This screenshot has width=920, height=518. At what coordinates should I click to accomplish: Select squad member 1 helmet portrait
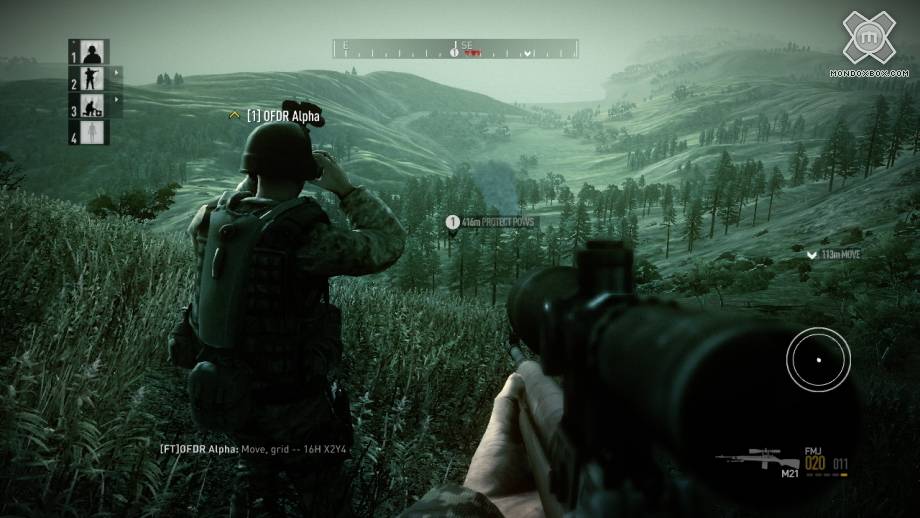[92, 52]
